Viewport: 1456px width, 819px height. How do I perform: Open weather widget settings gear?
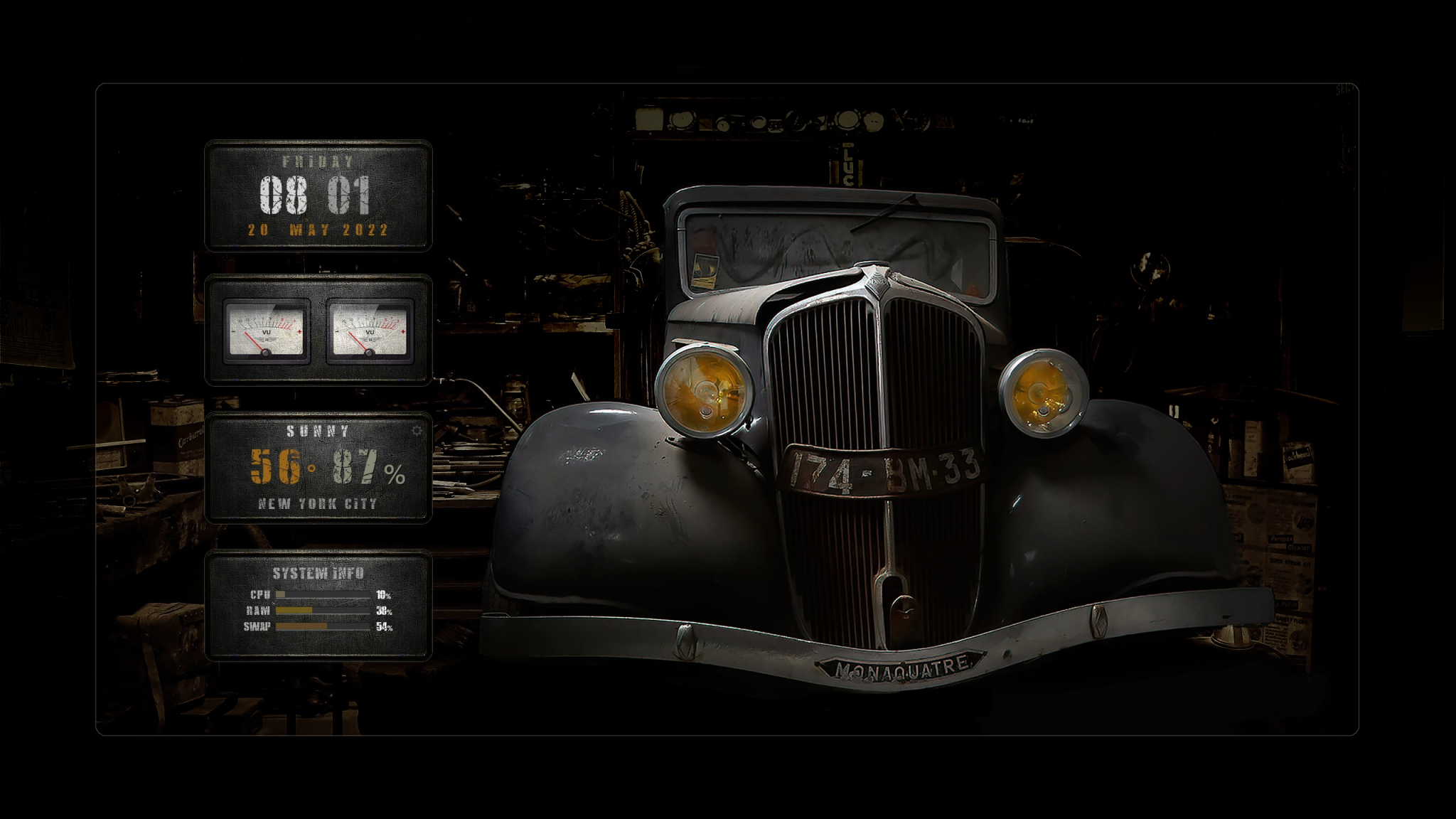click(x=417, y=431)
